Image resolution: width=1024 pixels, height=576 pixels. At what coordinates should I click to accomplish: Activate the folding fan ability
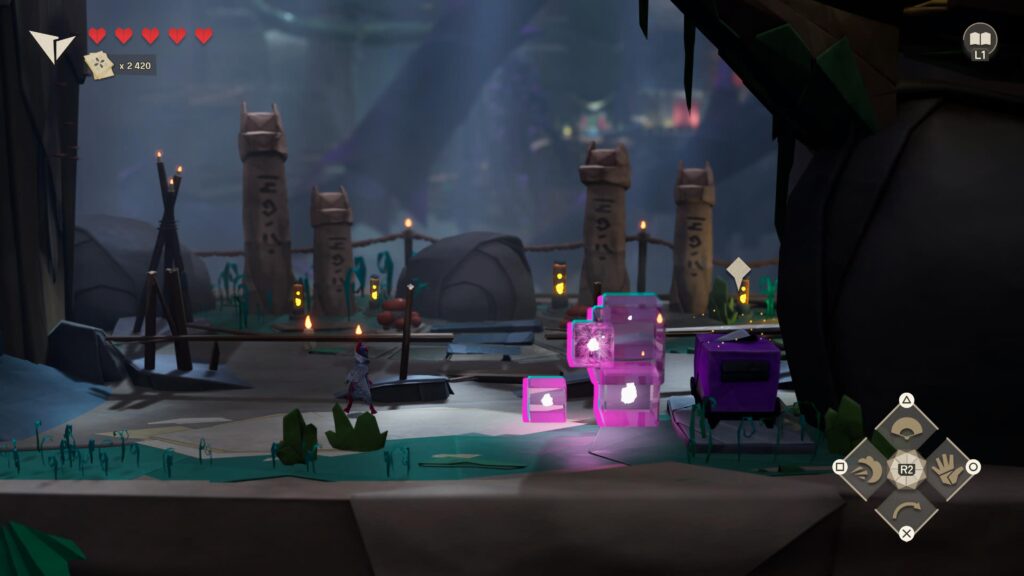point(906,430)
